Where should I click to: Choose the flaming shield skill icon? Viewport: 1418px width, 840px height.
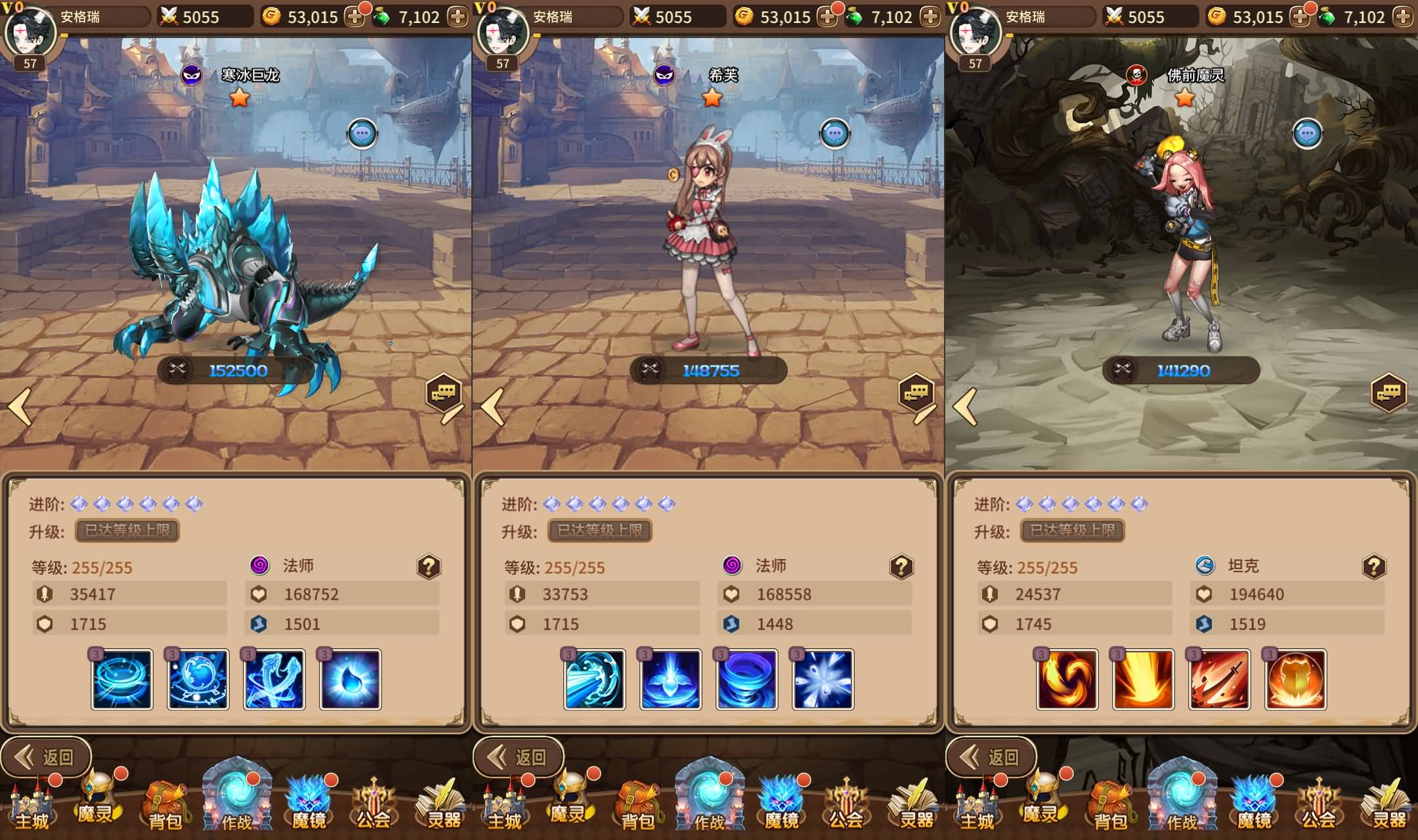1296,679
